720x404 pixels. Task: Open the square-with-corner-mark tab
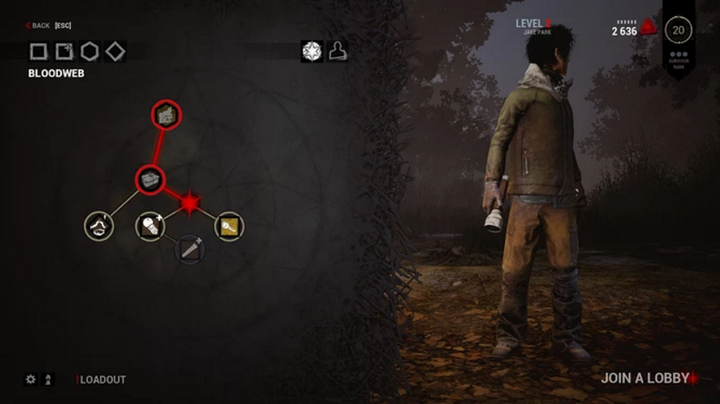64,51
